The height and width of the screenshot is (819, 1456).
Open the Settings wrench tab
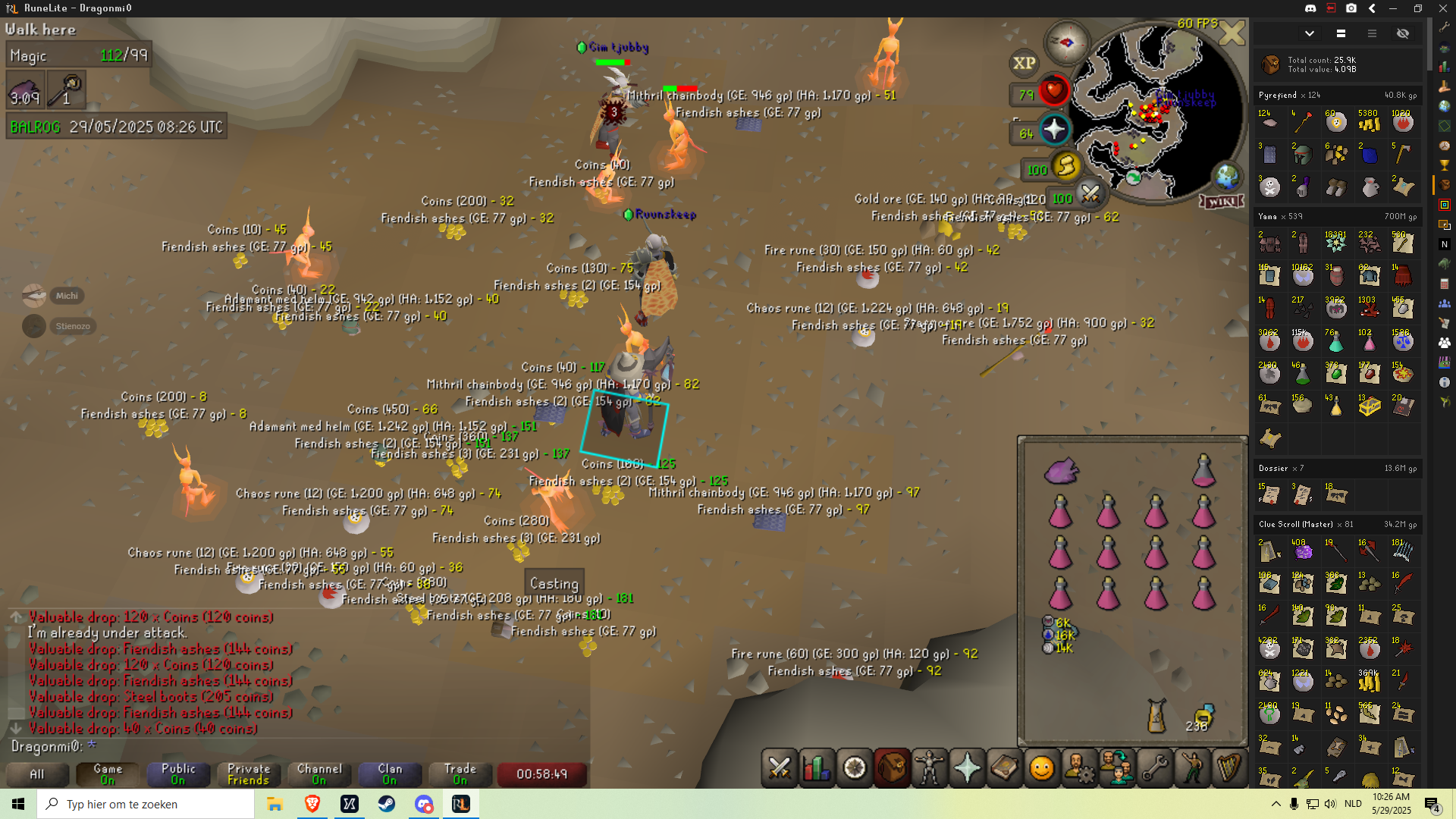pyautogui.click(x=1154, y=768)
